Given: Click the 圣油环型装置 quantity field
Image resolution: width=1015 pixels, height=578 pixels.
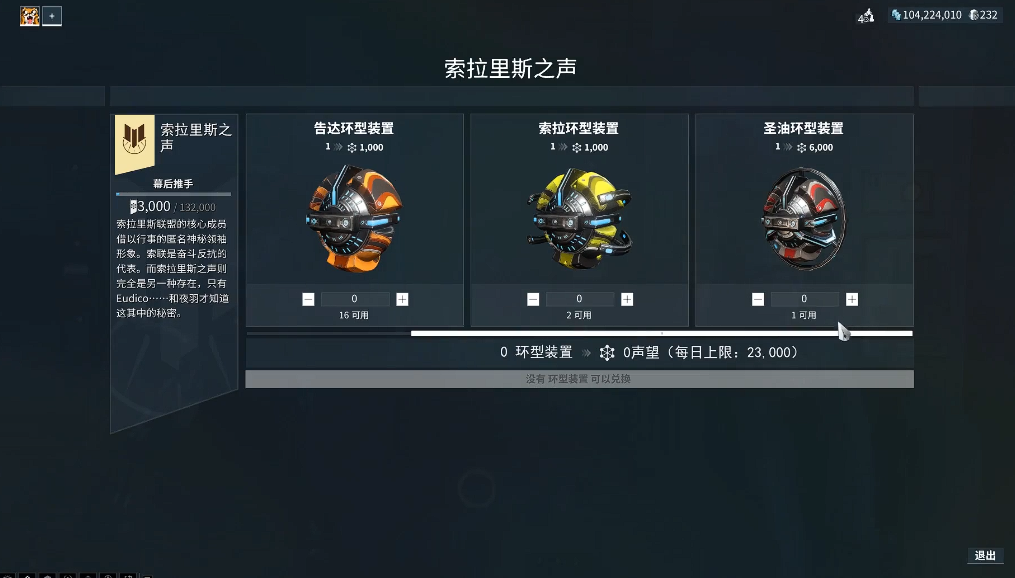Looking at the screenshot, I should click(x=805, y=299).
